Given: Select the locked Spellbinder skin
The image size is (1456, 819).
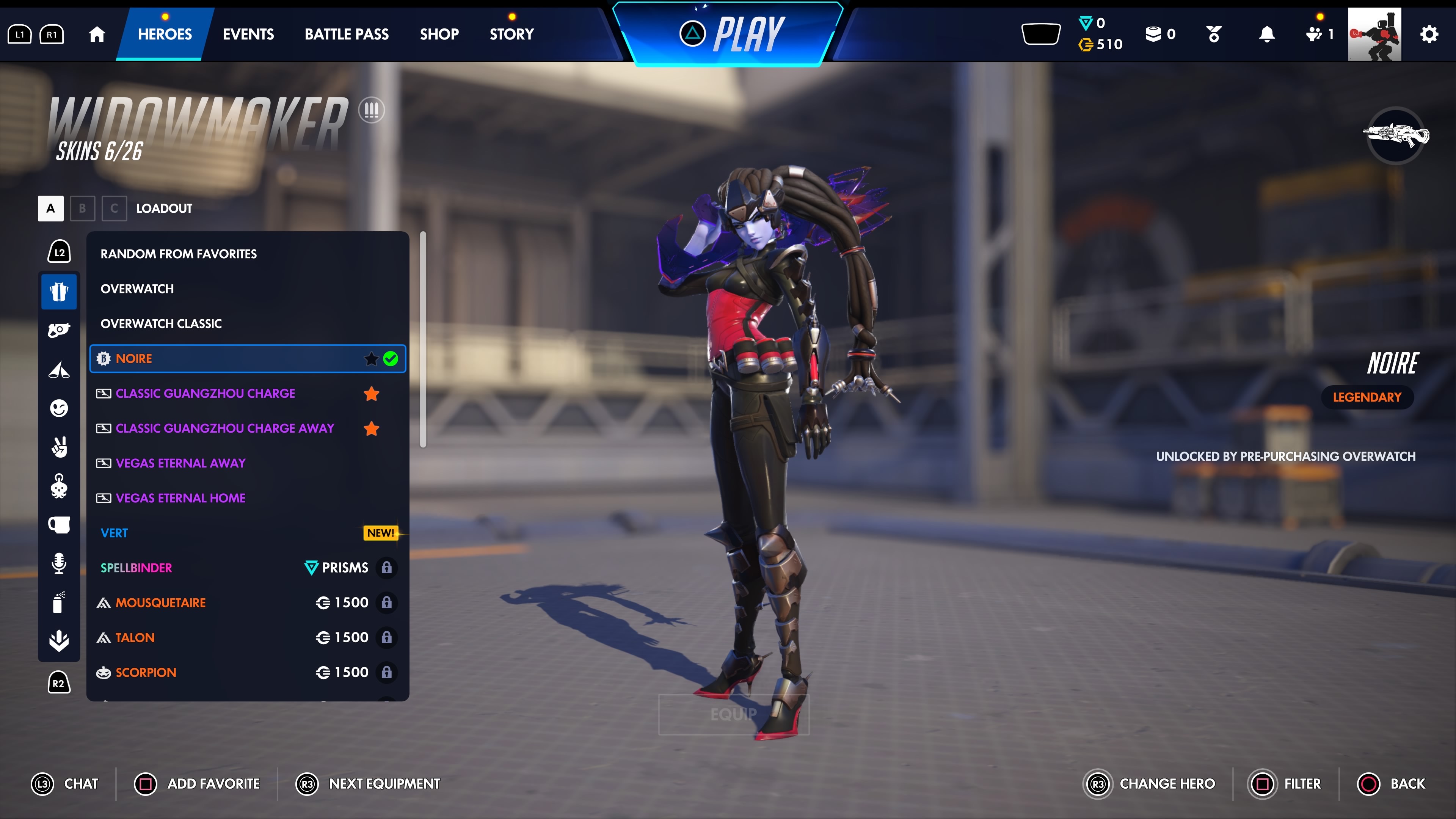Looking at the screenshot, I should tap(136, 568).
